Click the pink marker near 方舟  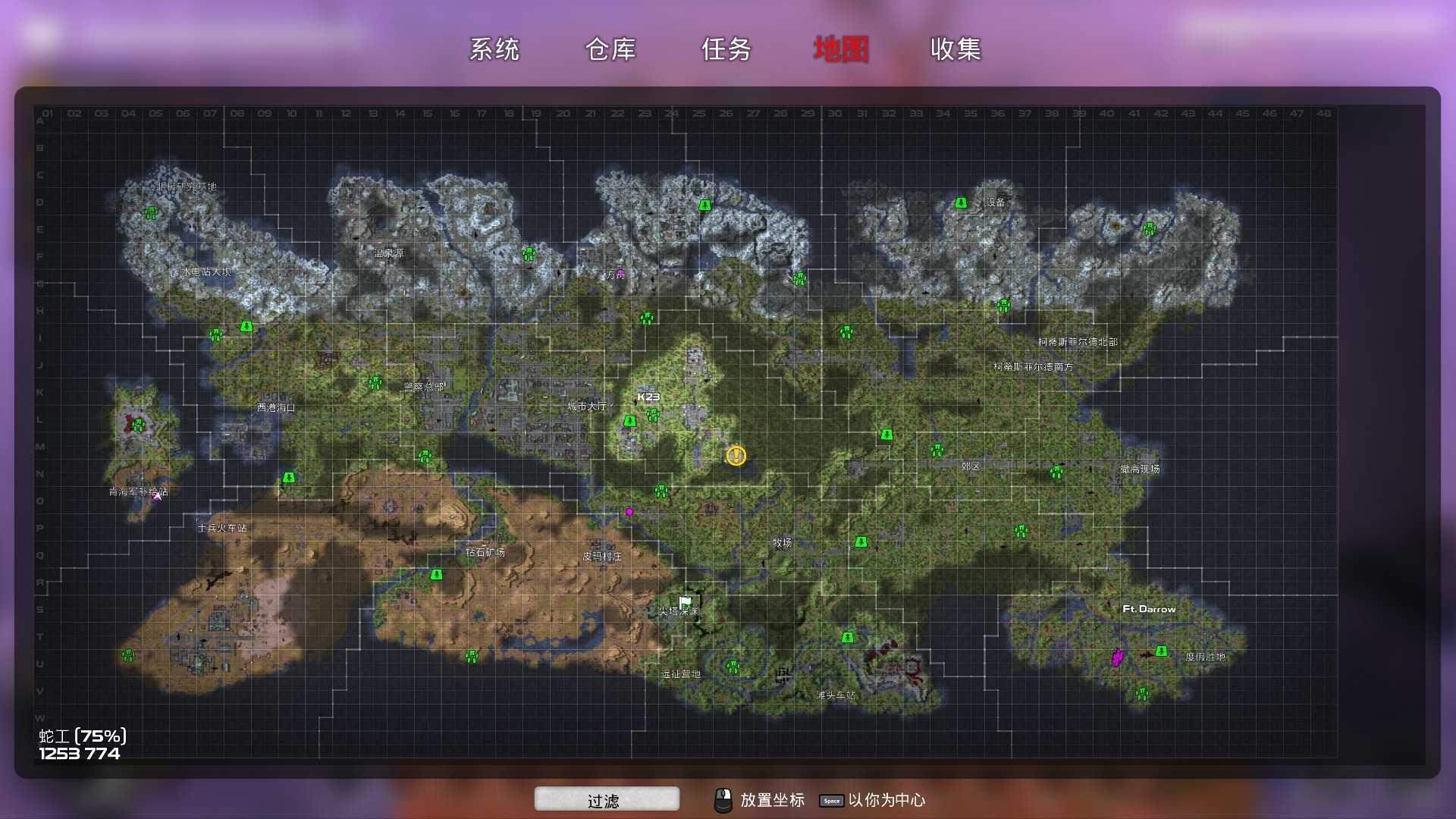point(620,273)
